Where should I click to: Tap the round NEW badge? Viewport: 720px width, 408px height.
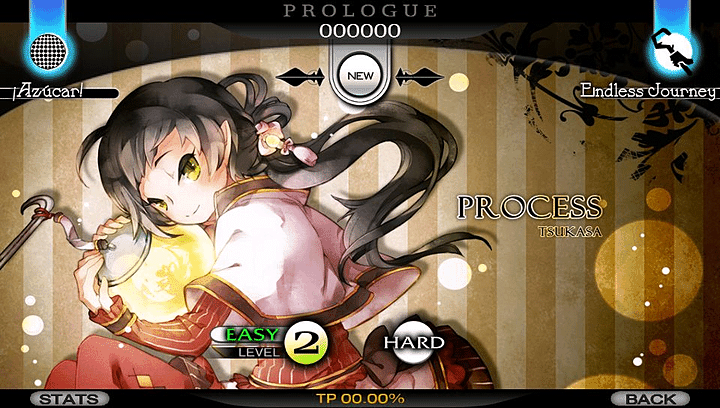click(359, 74)
